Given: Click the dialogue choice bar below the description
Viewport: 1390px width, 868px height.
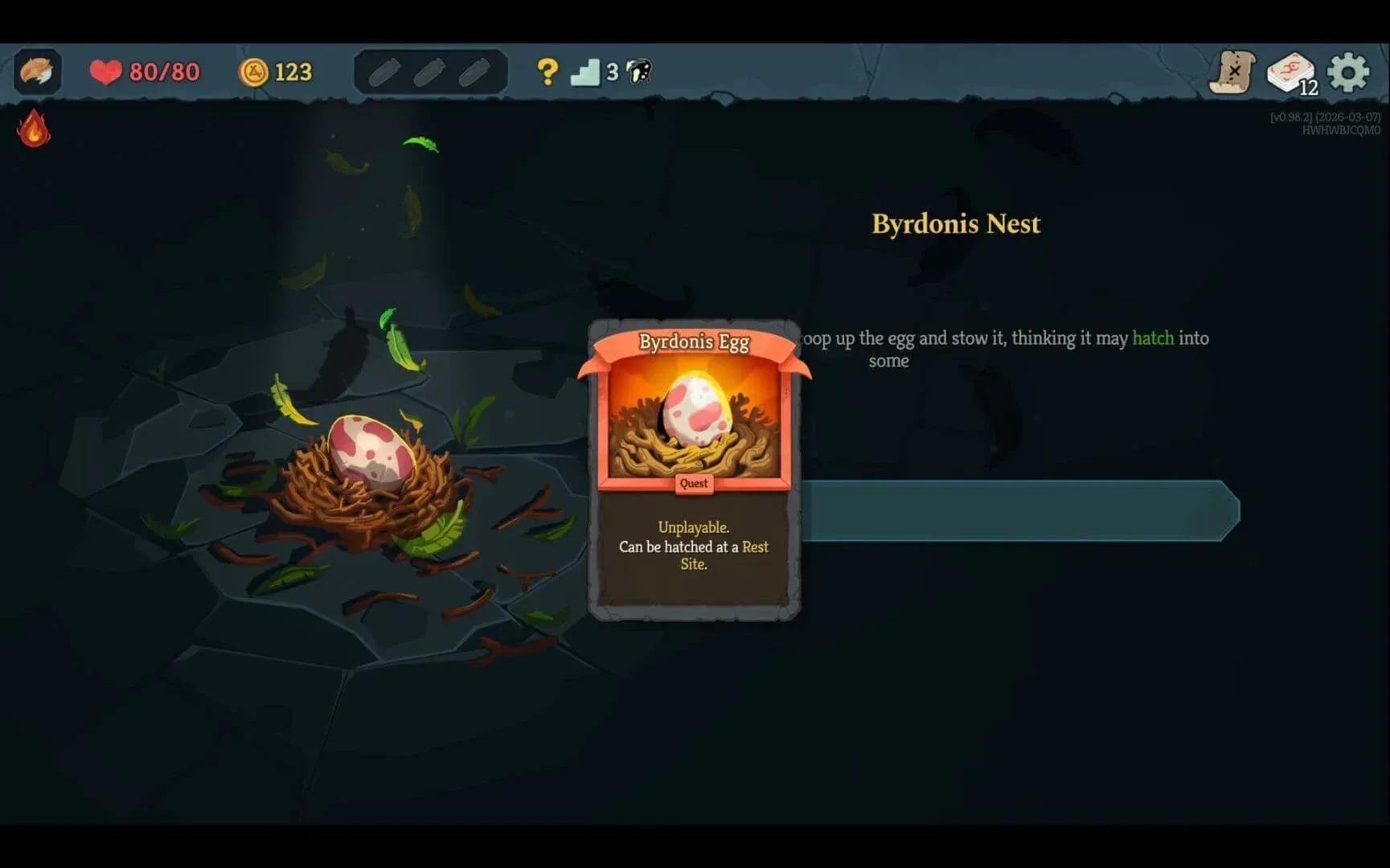Looking at the screenshot, I should 1017,512.
